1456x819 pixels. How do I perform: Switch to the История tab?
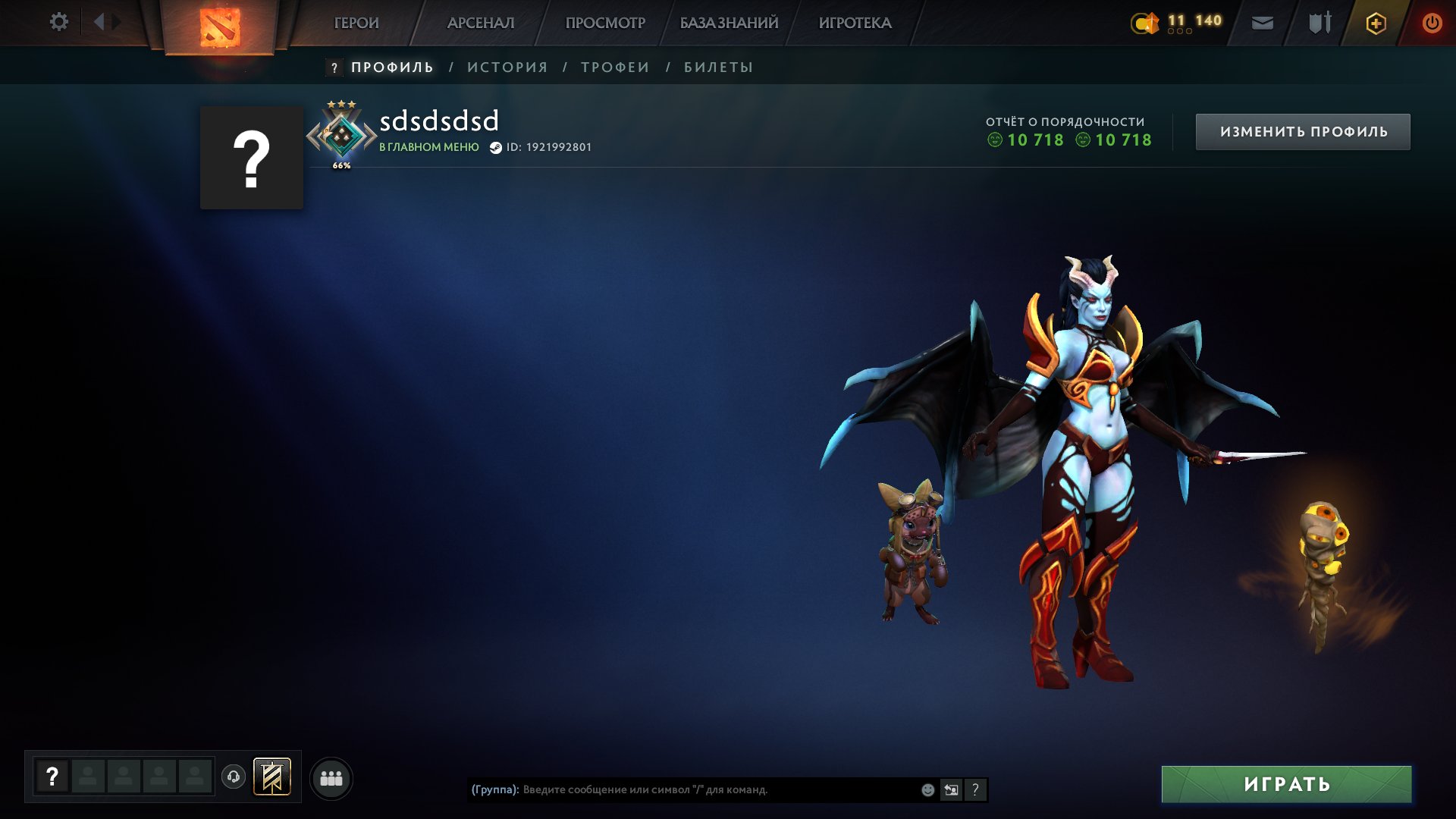click(x=507, y=67)
